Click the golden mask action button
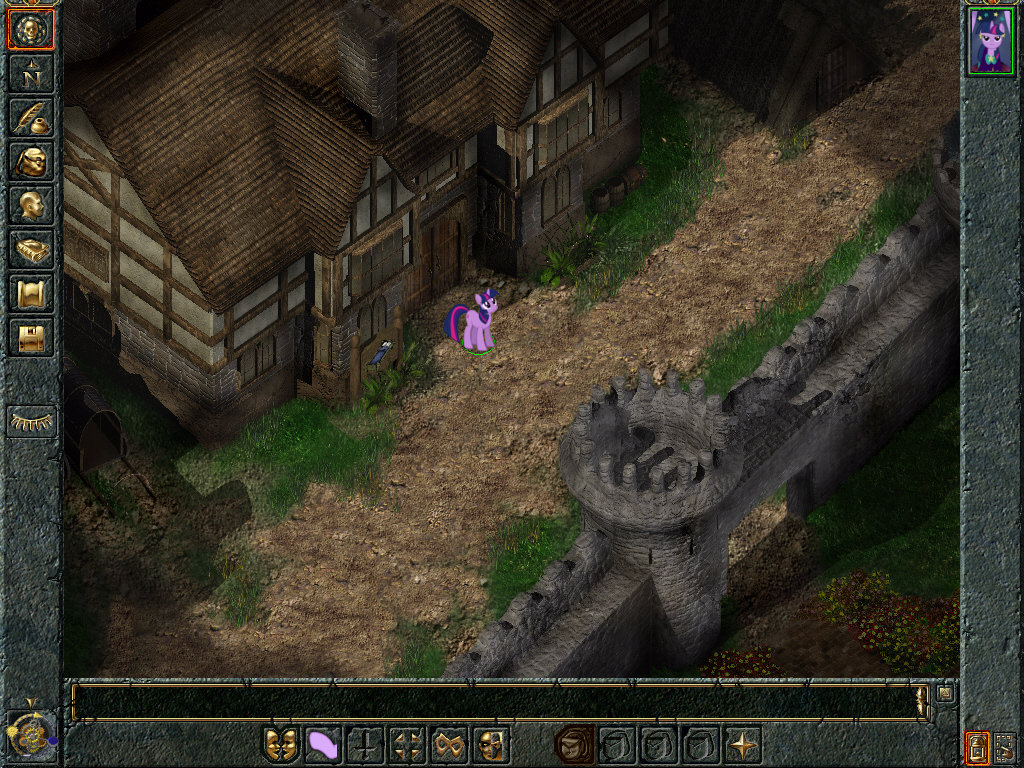1024x768 pixels. pos(492,745)
